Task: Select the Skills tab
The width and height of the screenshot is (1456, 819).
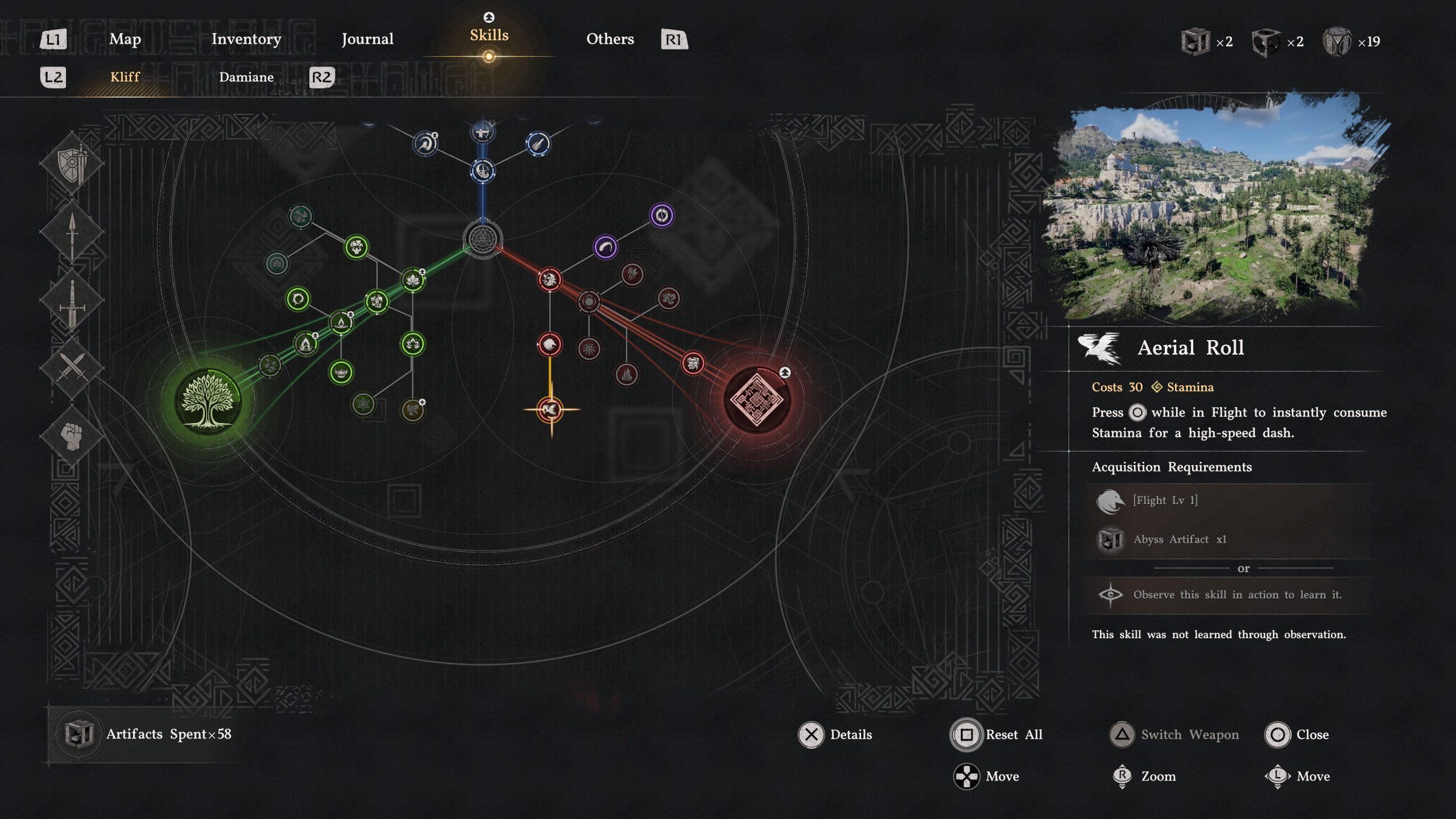Action: (489, 36)
